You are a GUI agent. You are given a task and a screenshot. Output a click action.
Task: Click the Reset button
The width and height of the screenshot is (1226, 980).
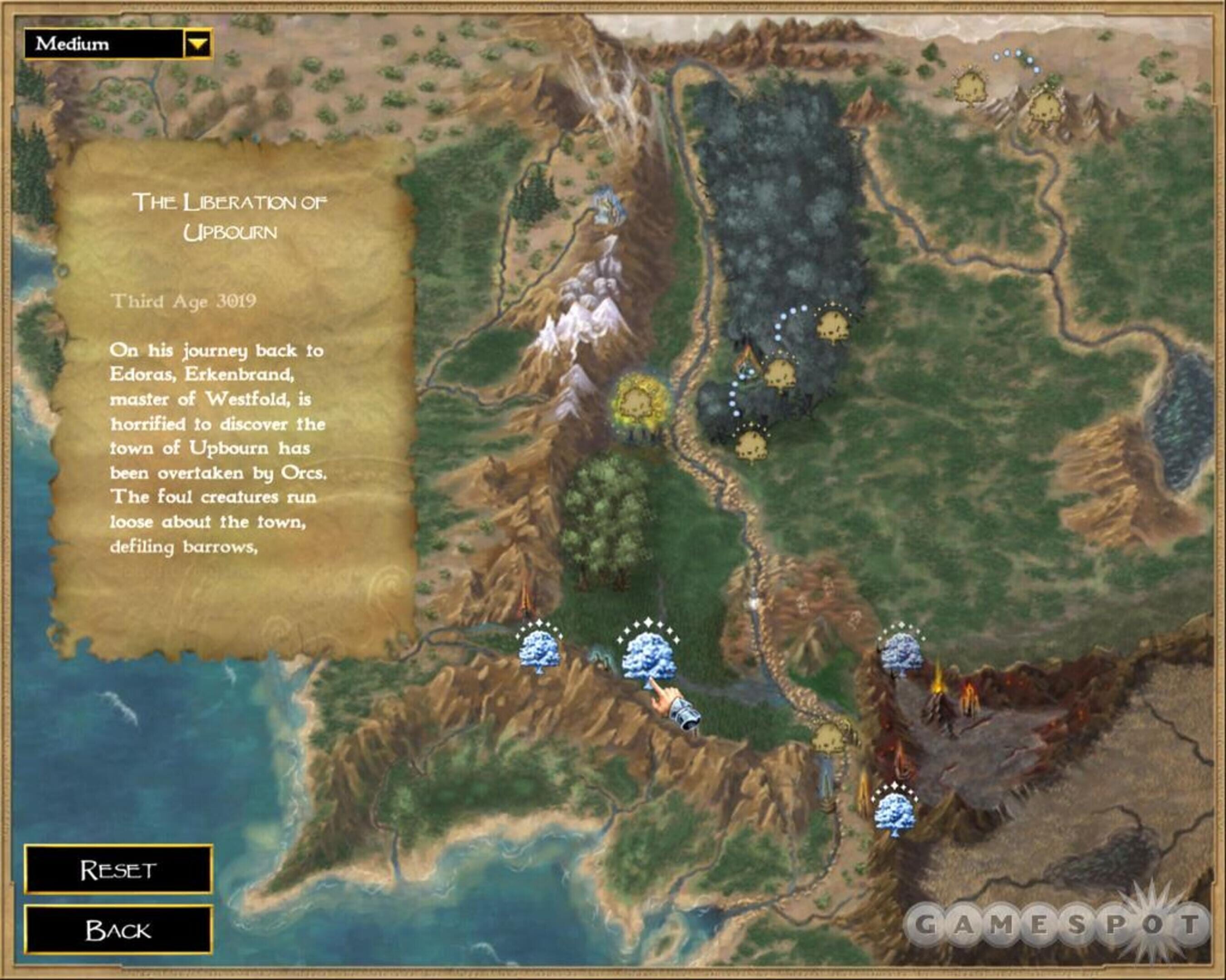tap(118, 870)
